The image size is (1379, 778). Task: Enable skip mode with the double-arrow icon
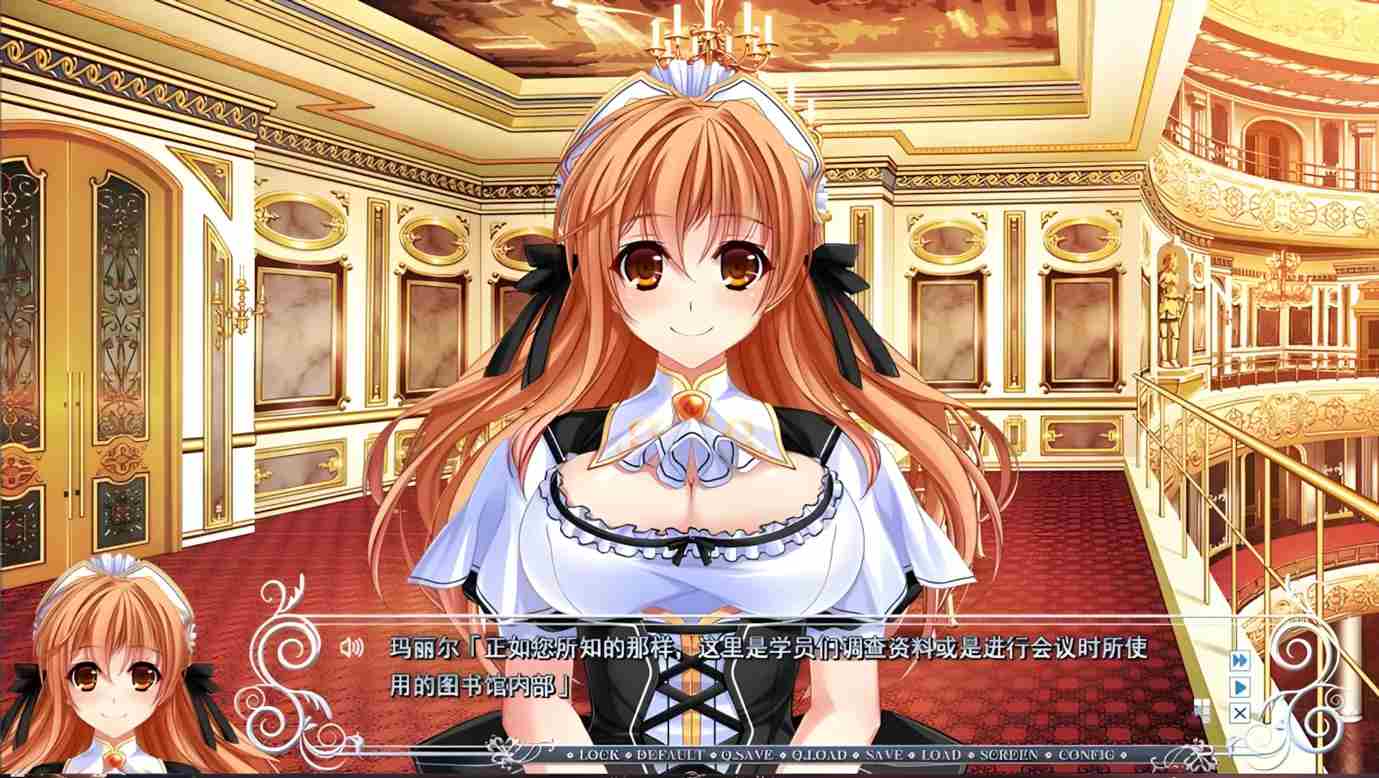click(x=1238, y=660)
